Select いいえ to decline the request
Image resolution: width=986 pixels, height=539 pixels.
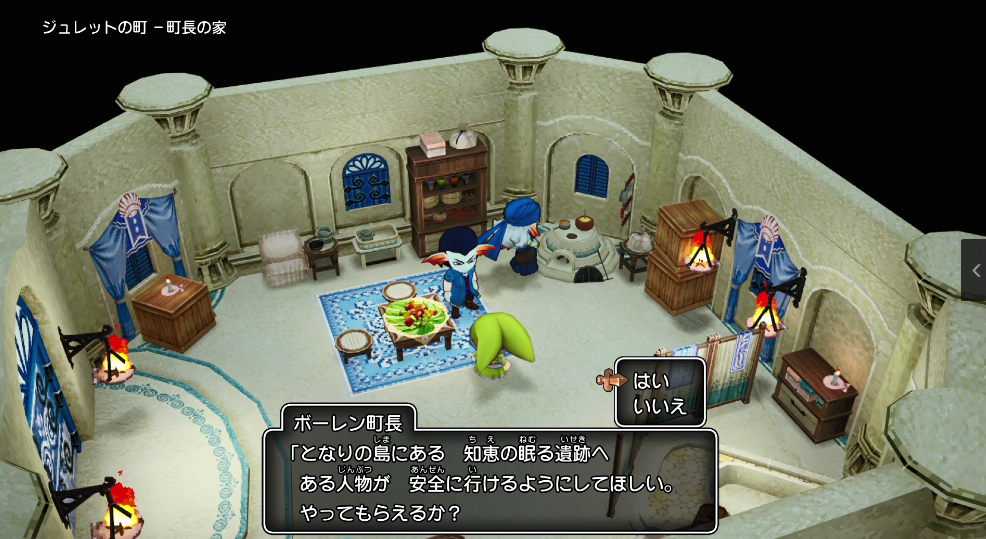pos(658,406)
